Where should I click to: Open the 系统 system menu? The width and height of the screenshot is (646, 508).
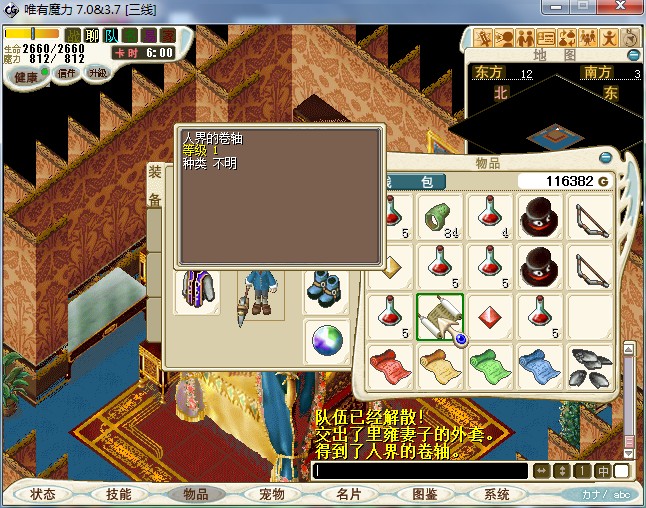(x=497, y=494)
